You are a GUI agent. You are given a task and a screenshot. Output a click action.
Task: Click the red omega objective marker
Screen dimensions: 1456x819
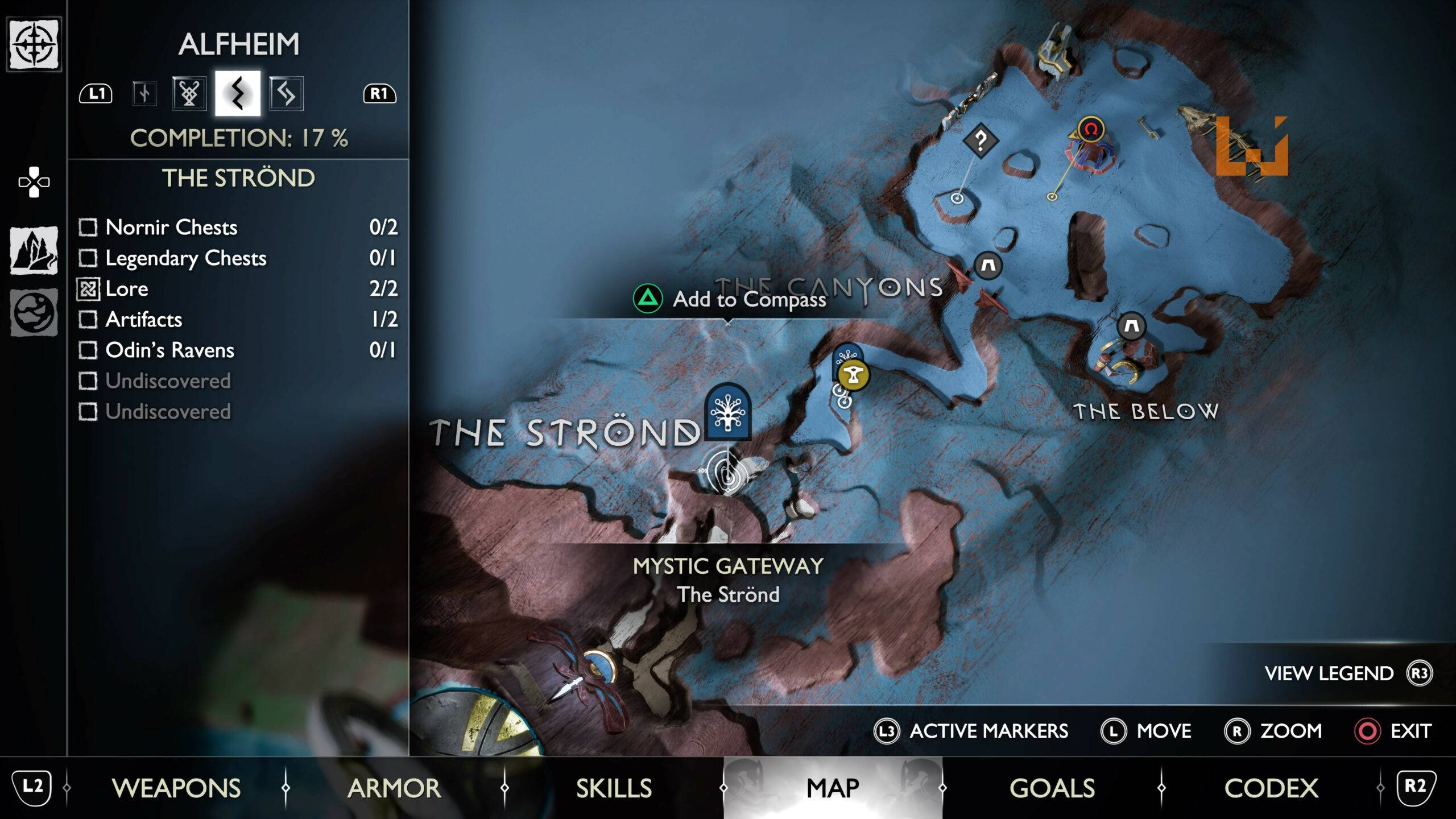1090,130
